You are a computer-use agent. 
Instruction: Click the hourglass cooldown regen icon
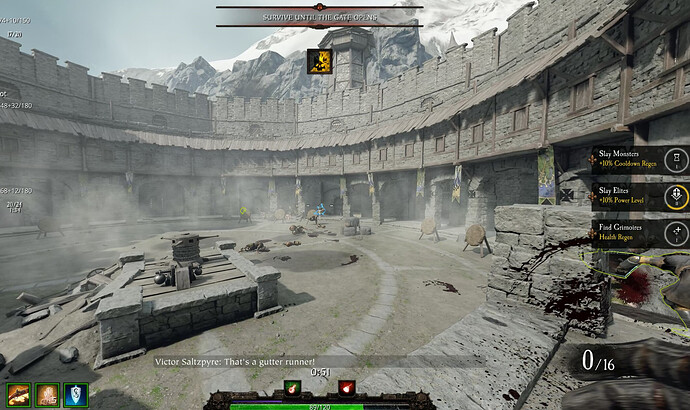coord(677,160)
